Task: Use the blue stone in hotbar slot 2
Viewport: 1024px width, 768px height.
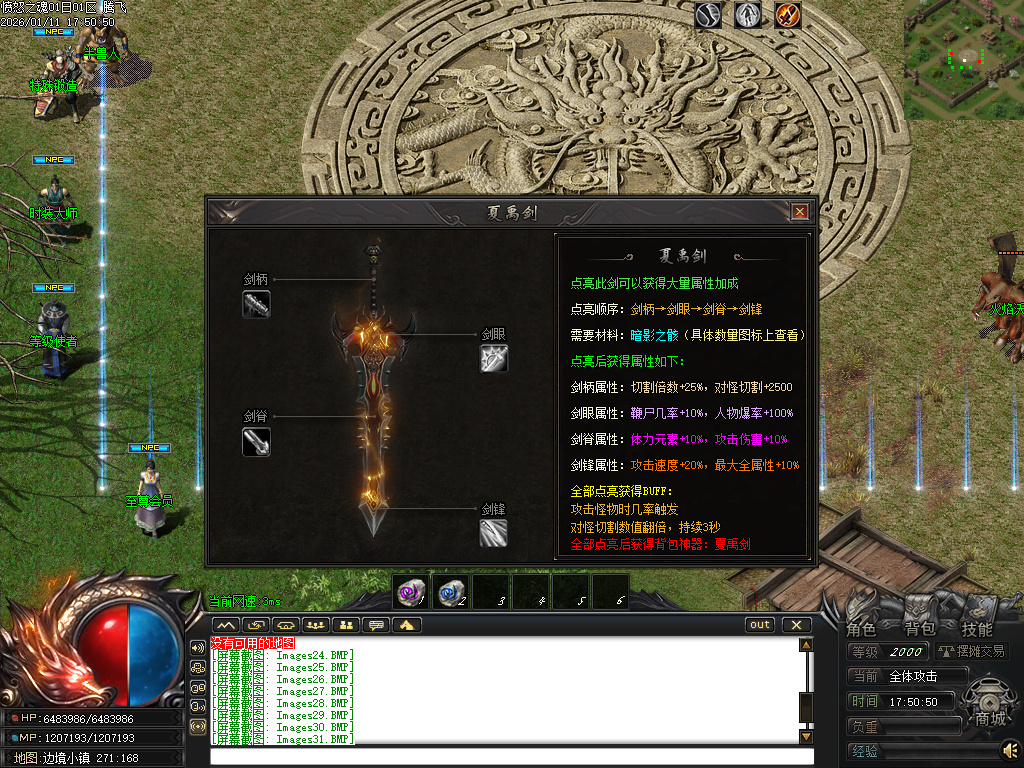Action: point(451,592)
